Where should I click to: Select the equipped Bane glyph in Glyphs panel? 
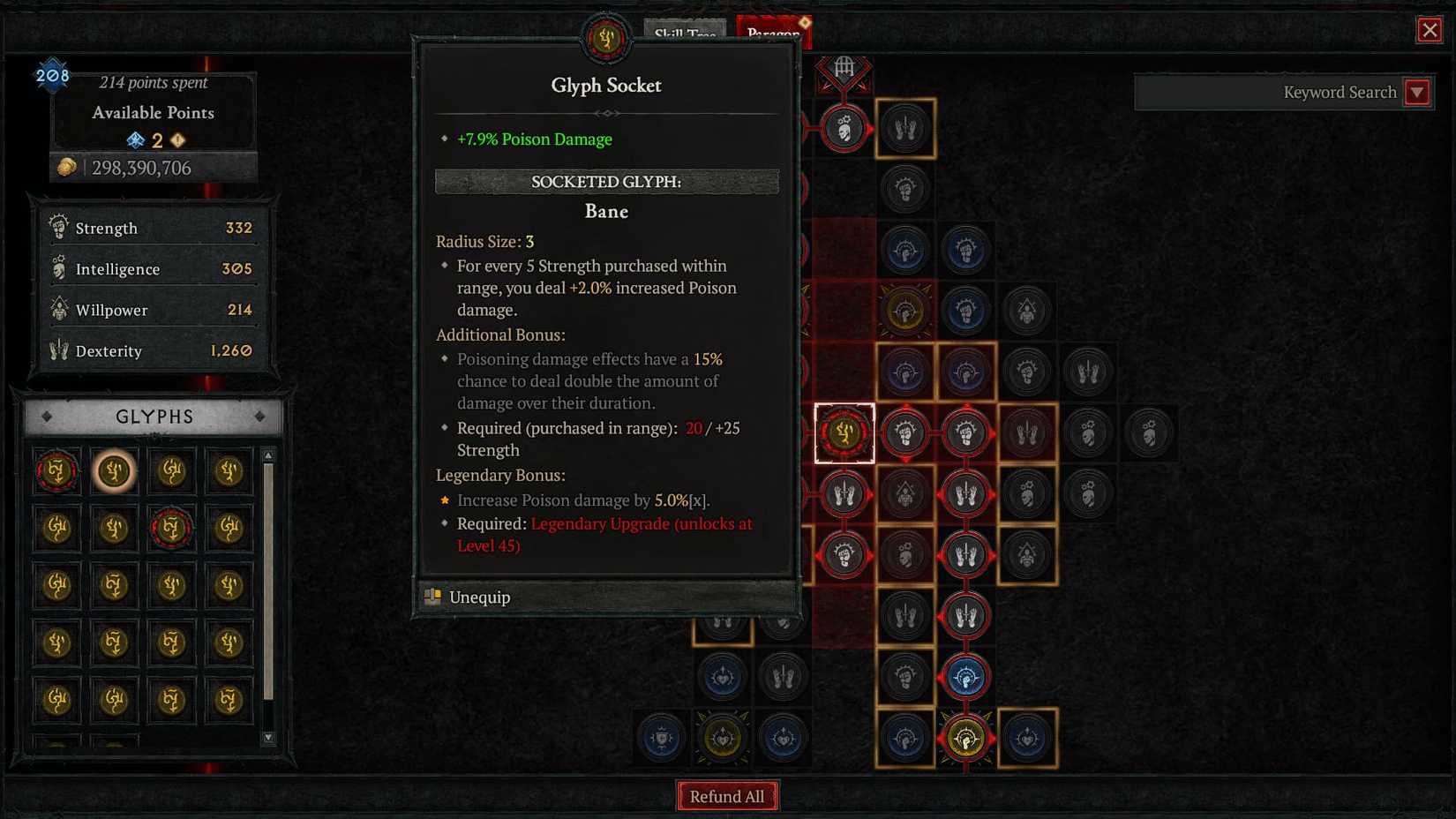point(114,470)
